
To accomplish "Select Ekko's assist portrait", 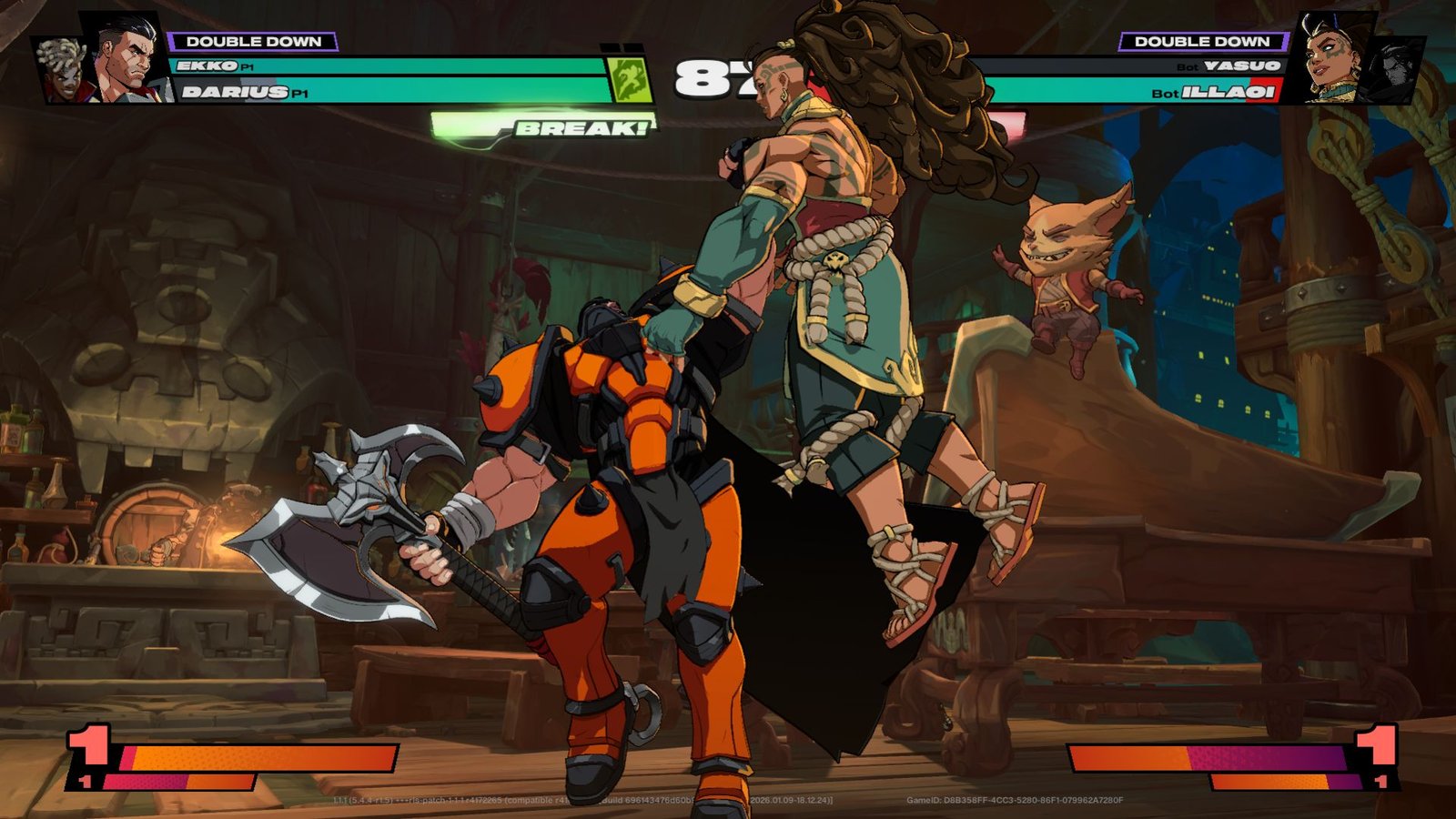I will pyautogui.click(x=62, y=71).
